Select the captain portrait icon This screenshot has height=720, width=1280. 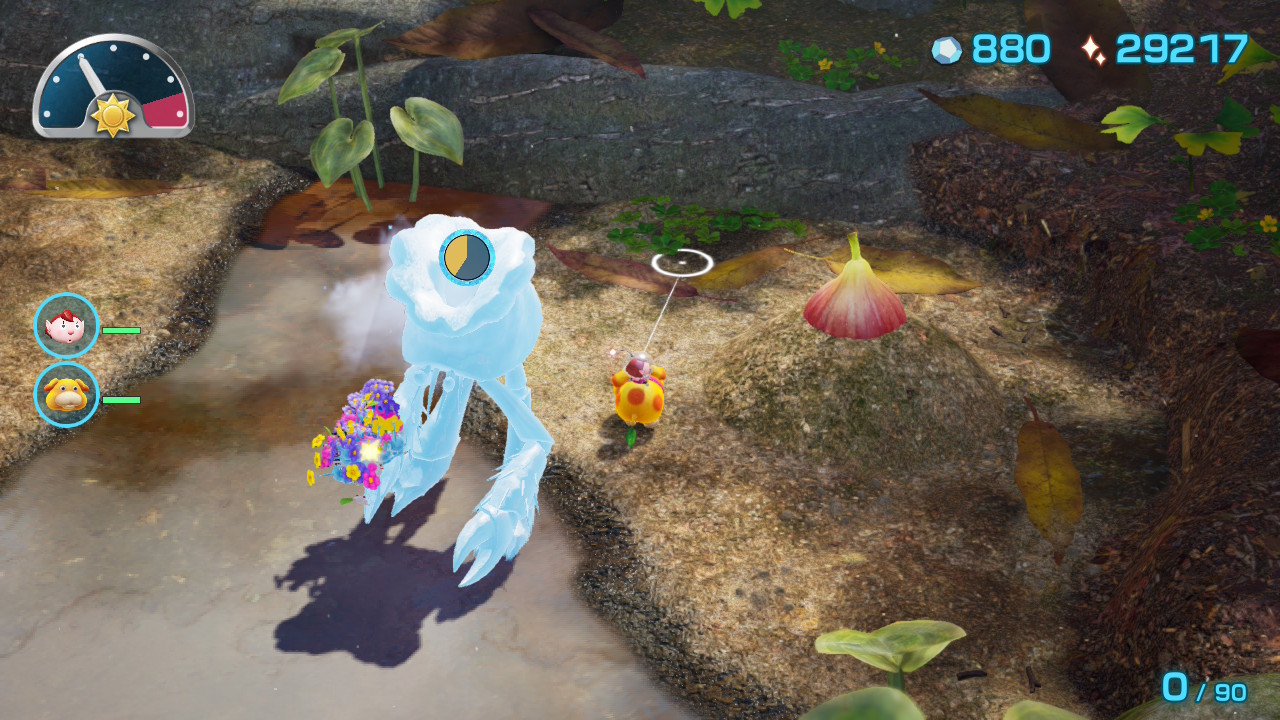click(x=66, y=326)
